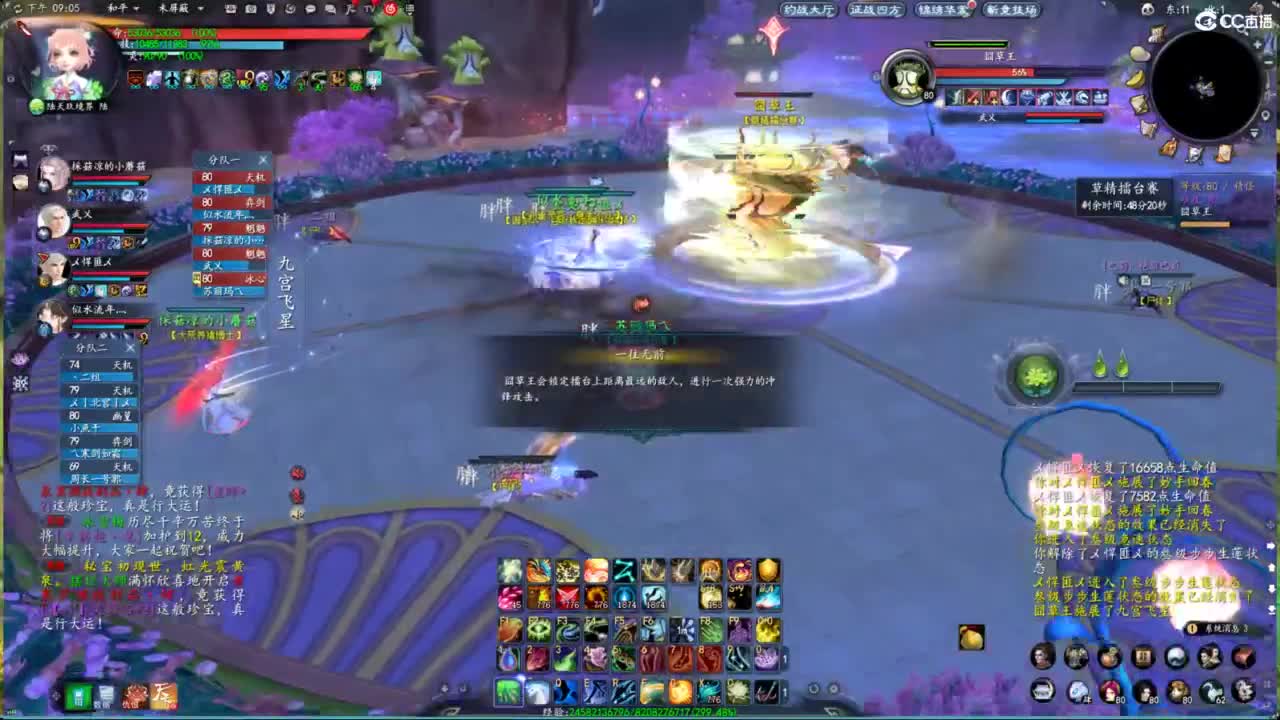Click the red CC直播 icon in the top status bar
Image resolution: width=1280 pixels, height=720 pixels.
pos(390,9)
